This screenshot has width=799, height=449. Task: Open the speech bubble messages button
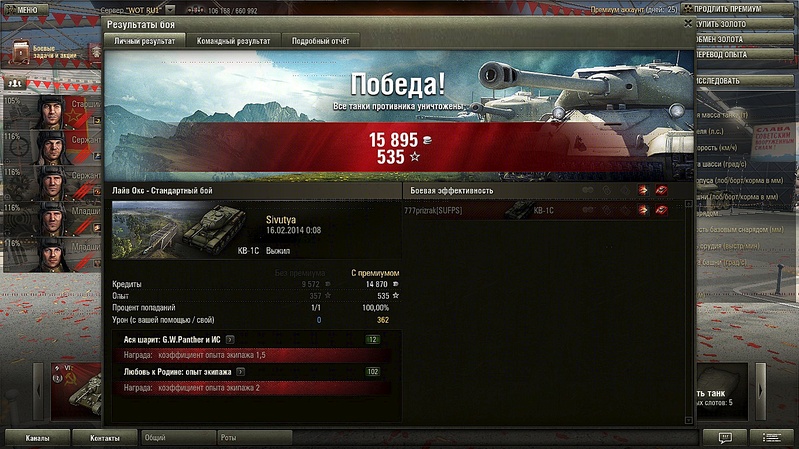[x=725, y=438]
